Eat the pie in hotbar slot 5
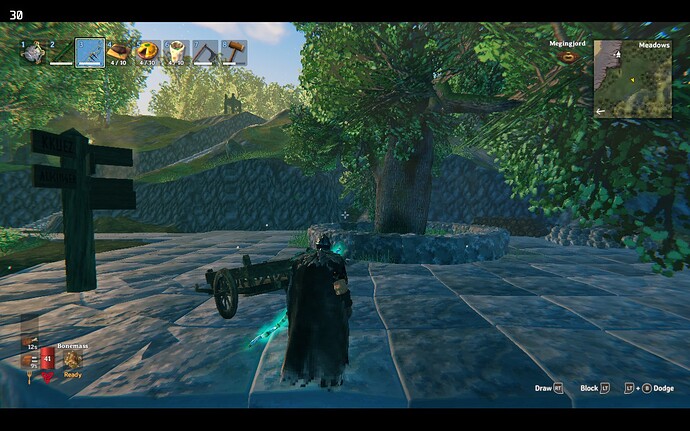690x431 pixels. [x=148, y=51]
